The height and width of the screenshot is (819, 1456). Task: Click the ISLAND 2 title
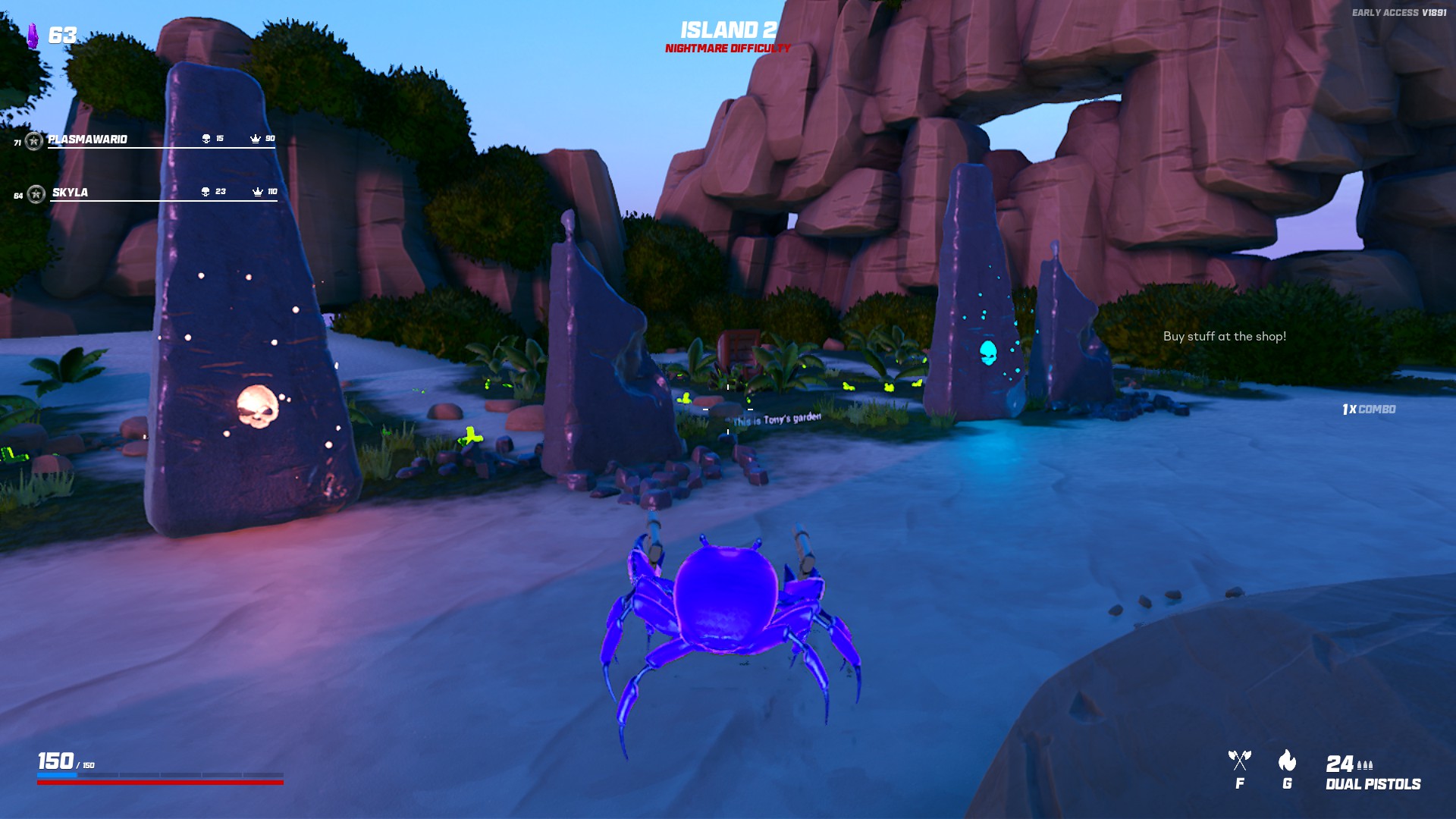click(727, 29)
